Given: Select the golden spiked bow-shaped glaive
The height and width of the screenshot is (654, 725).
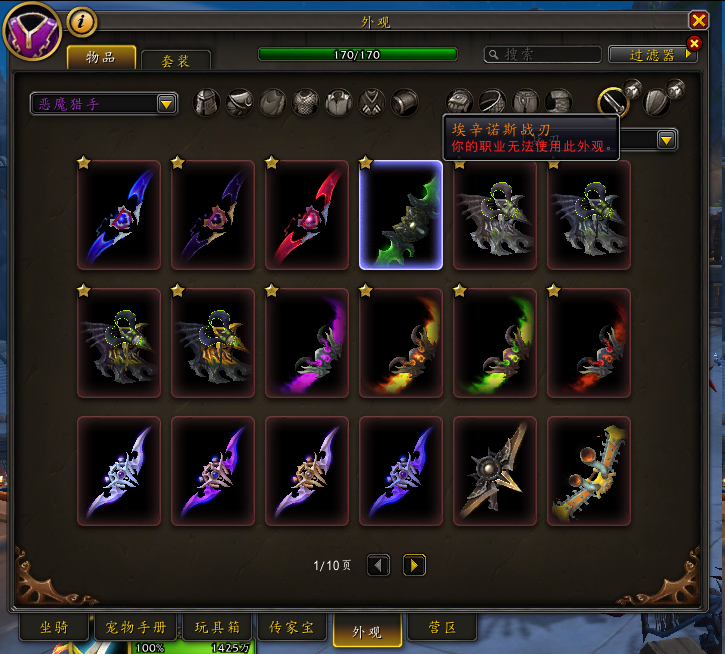Looking at the screenshot, I should (589, 471).
